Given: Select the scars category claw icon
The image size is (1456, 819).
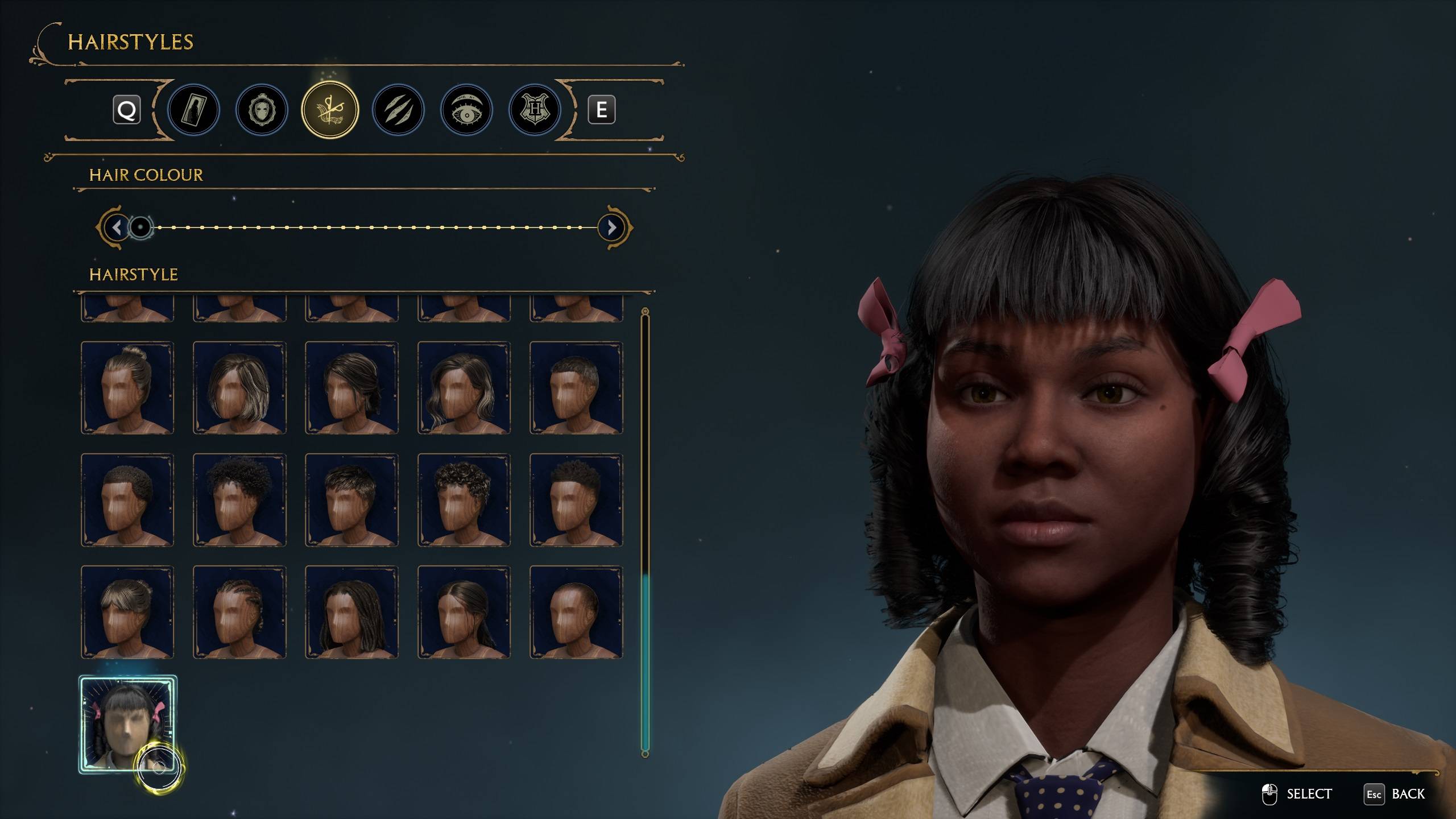Looking at the screenshot, I should tap(398, 110).
